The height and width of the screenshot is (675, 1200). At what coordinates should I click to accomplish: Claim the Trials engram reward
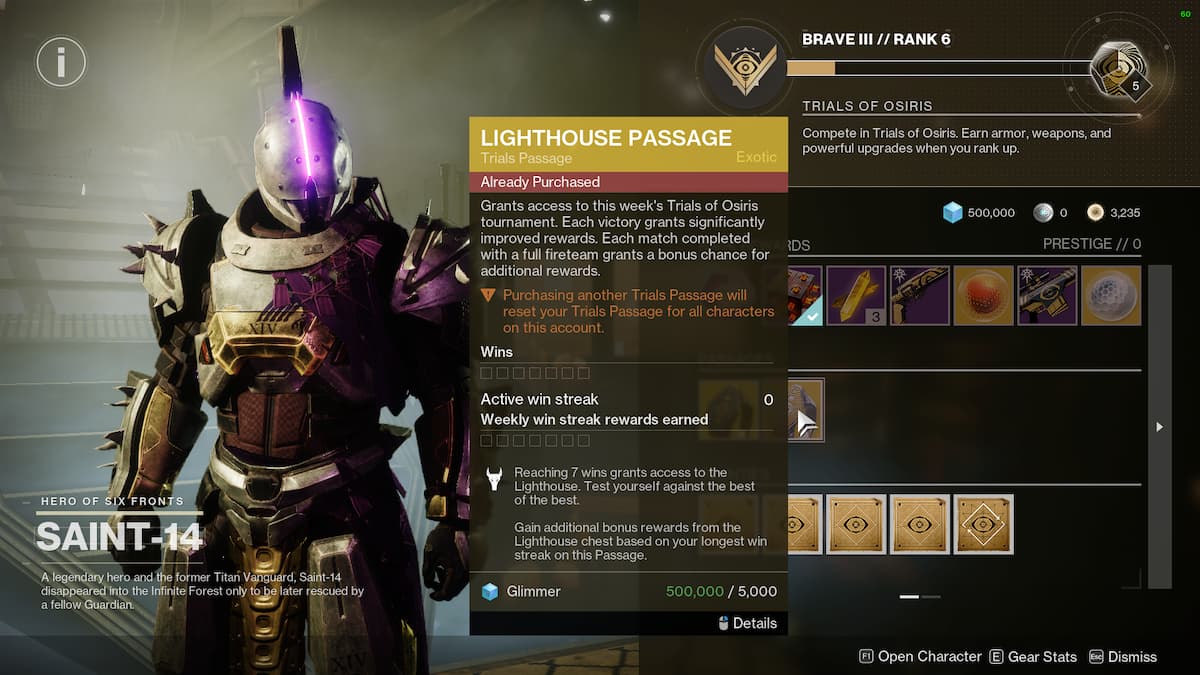pos(1116,68)
